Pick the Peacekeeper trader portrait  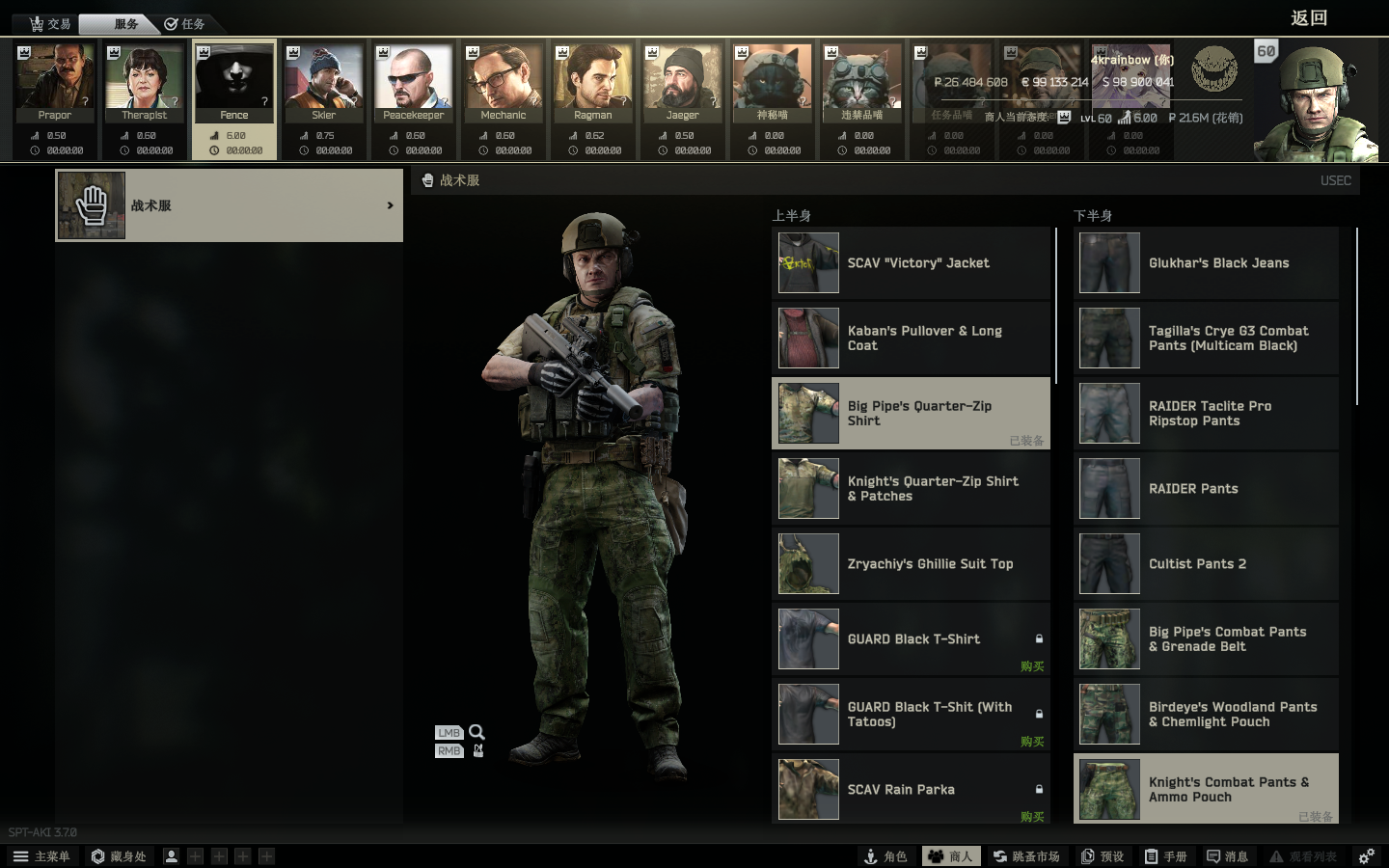414,84
